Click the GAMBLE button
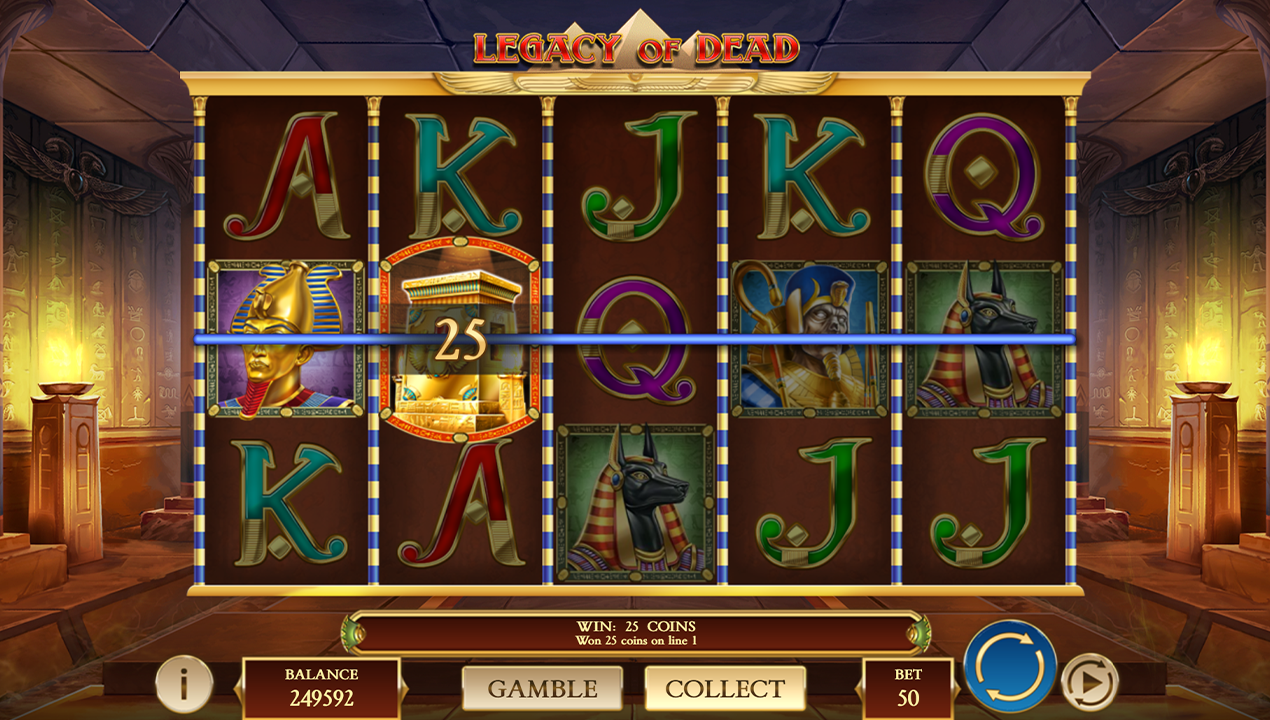Image resolution: width=1270 pixels, height=720 pixels. 542,688
